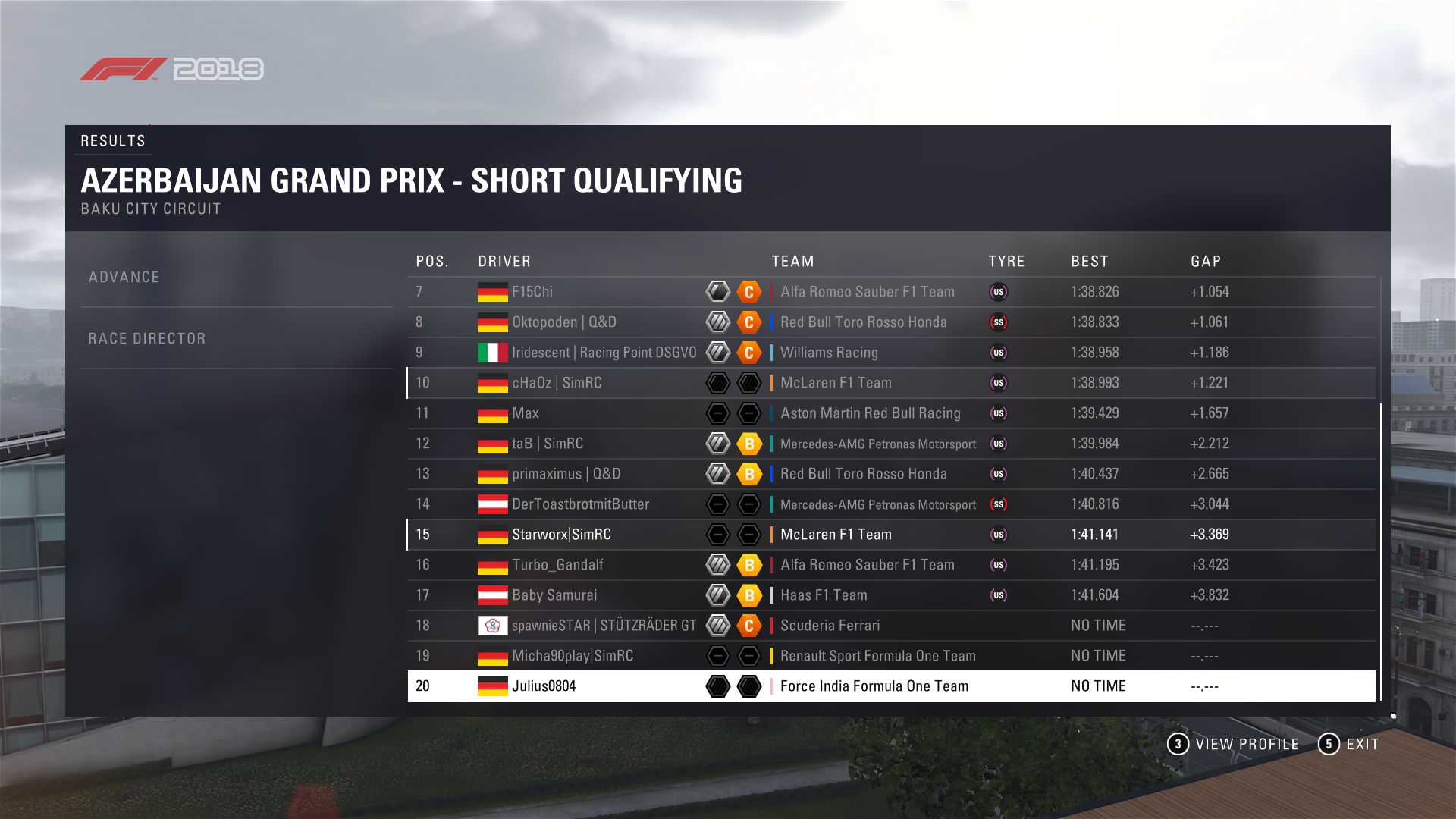
Task: Choose Turbo_Gandalf's result row
Action: [557, 565]
